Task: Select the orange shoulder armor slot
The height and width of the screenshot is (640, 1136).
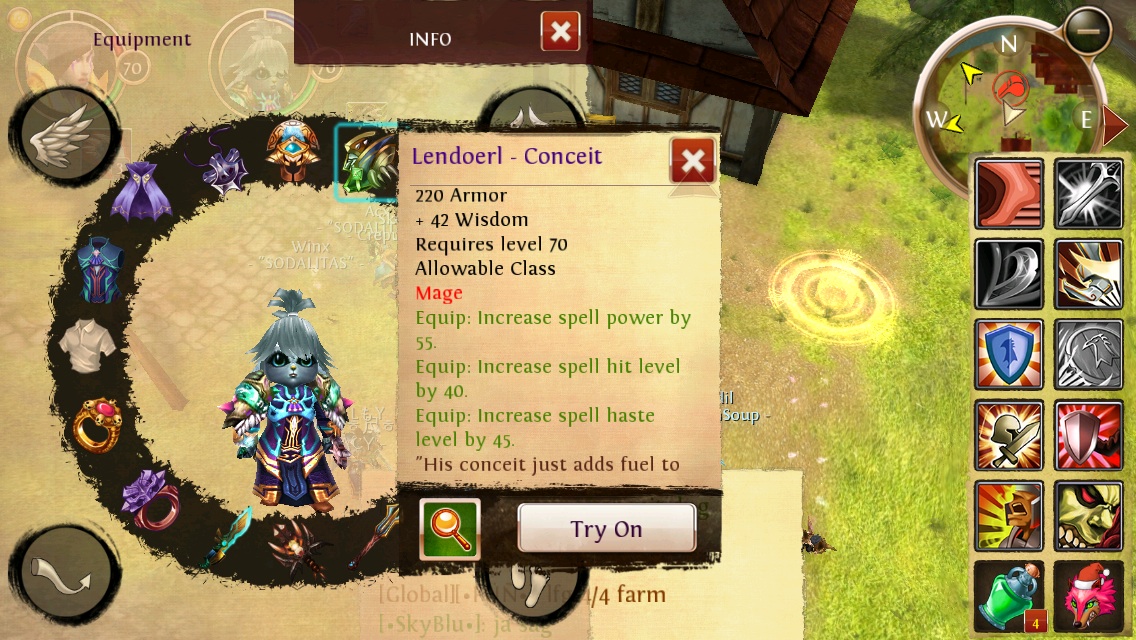Action: click(293, 153)
